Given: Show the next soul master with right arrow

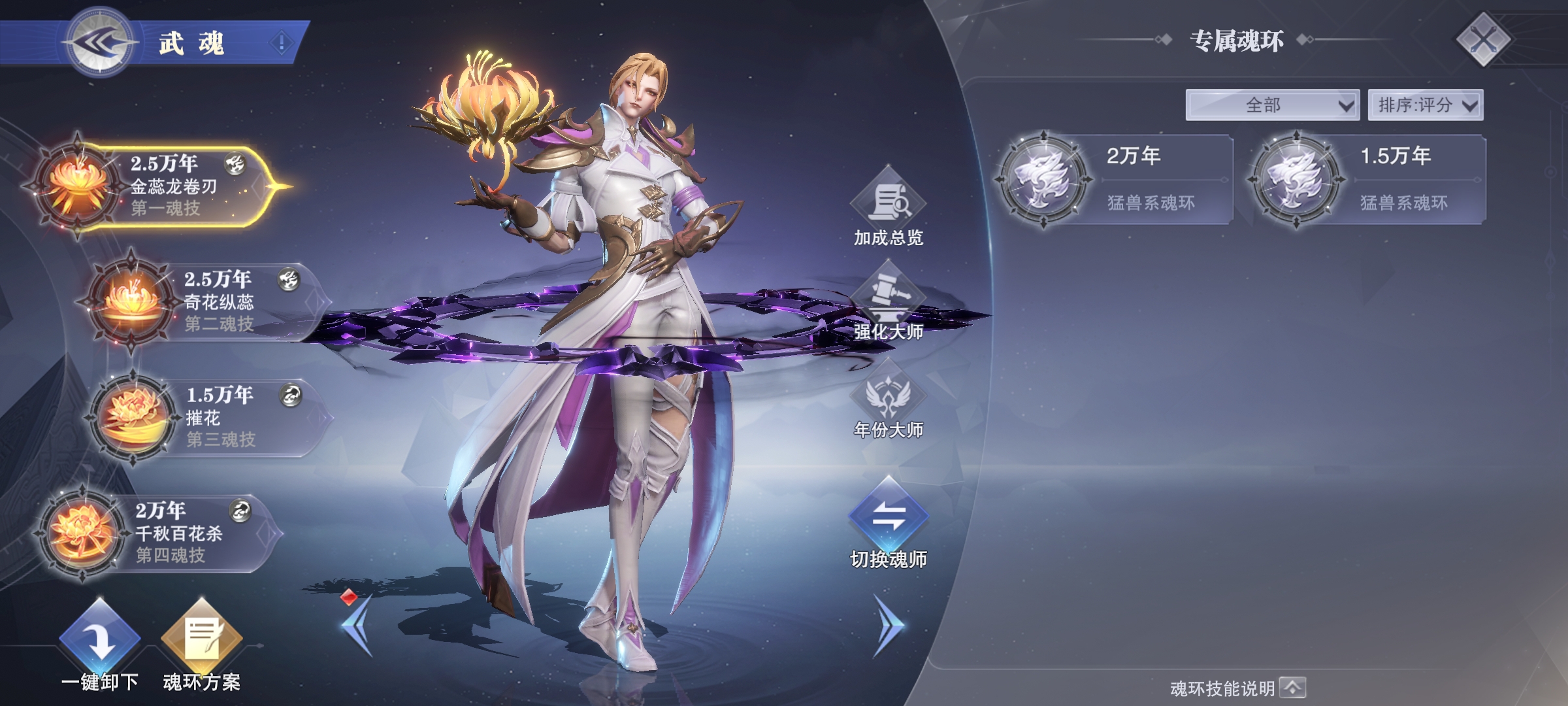Looking at the screenshot, I should click(889, 625).
